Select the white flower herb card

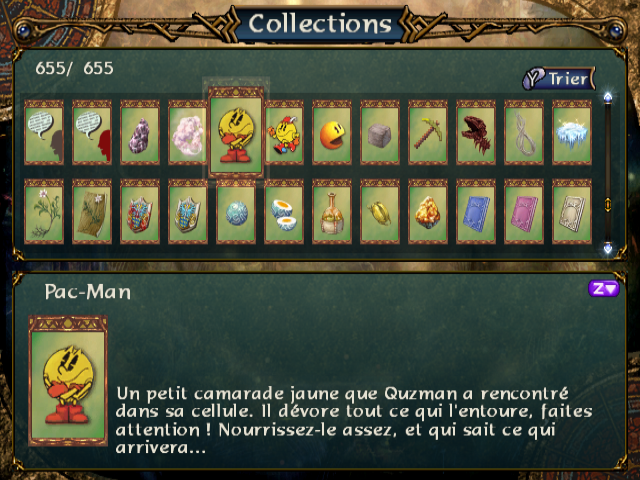44,211
